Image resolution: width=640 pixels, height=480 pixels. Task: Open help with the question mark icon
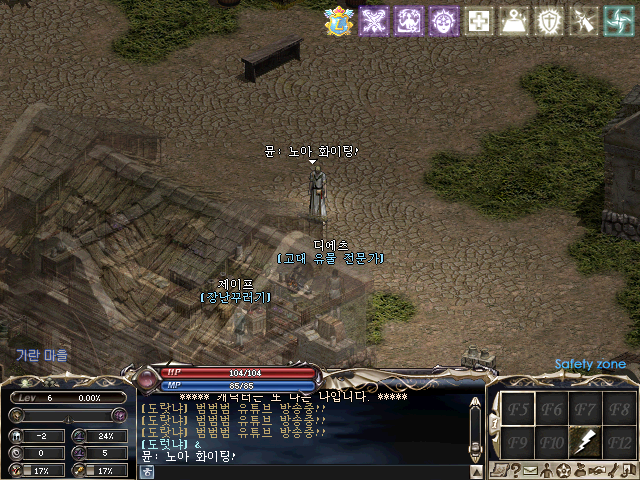pos(515,470)
